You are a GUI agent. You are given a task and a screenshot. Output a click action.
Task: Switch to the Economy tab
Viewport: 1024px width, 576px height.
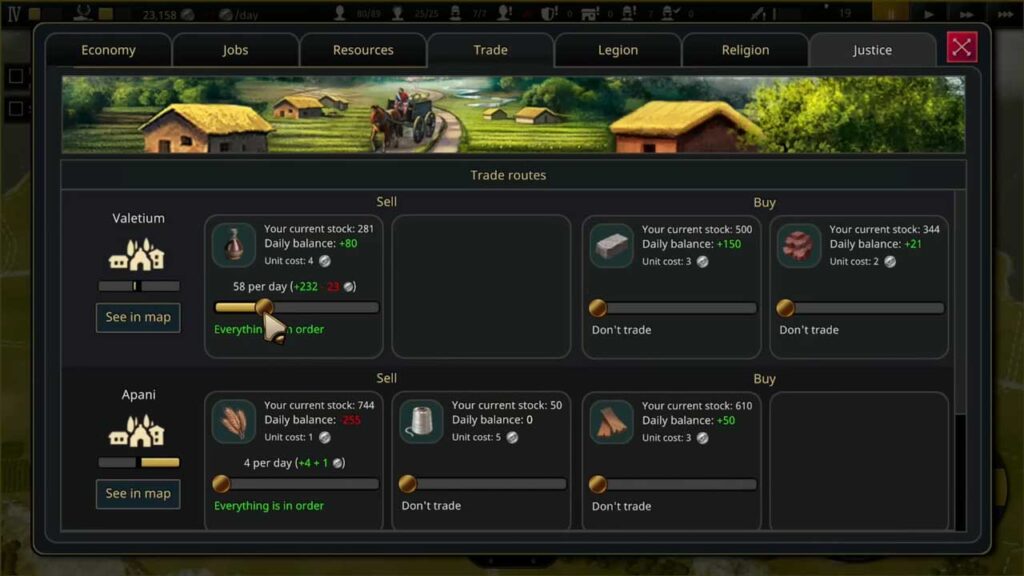coord(108,50)
